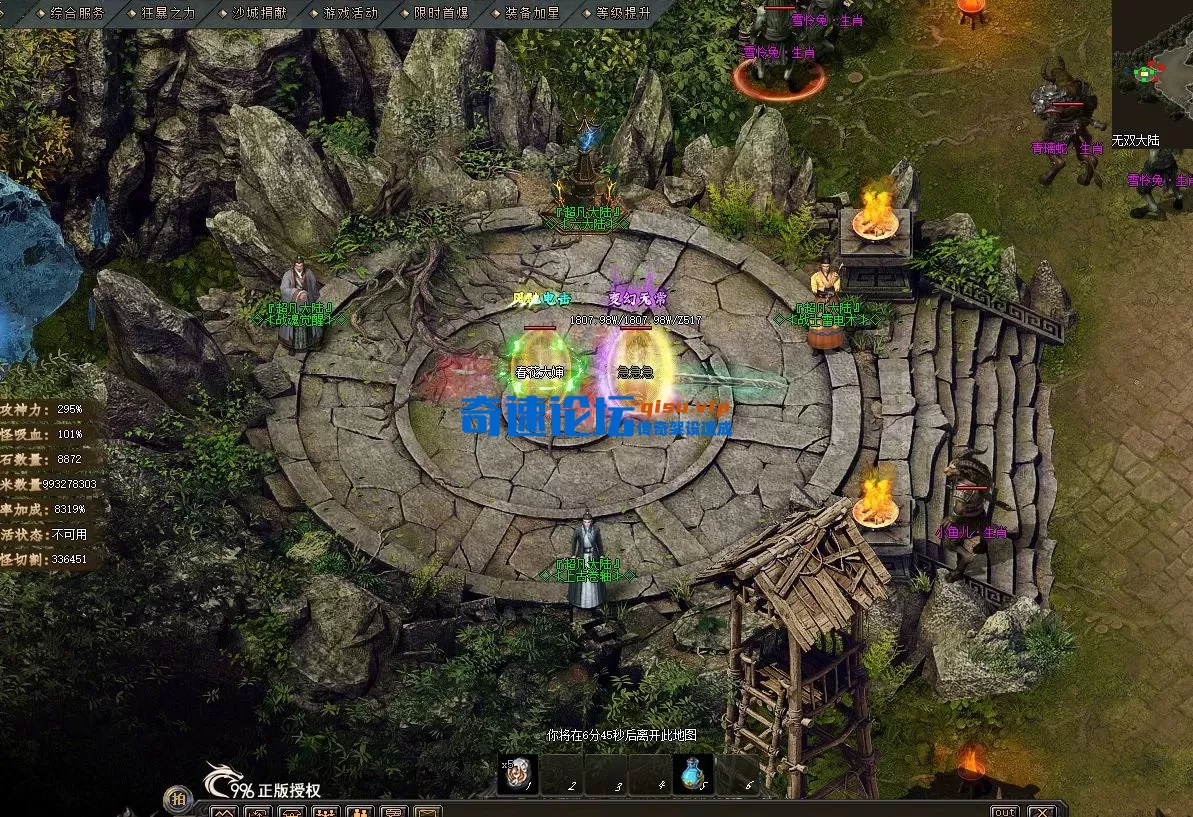Select the 沙城捐献 menu entry
Image resolution: width=1193 pixels, height=817 pixels.
259,13
